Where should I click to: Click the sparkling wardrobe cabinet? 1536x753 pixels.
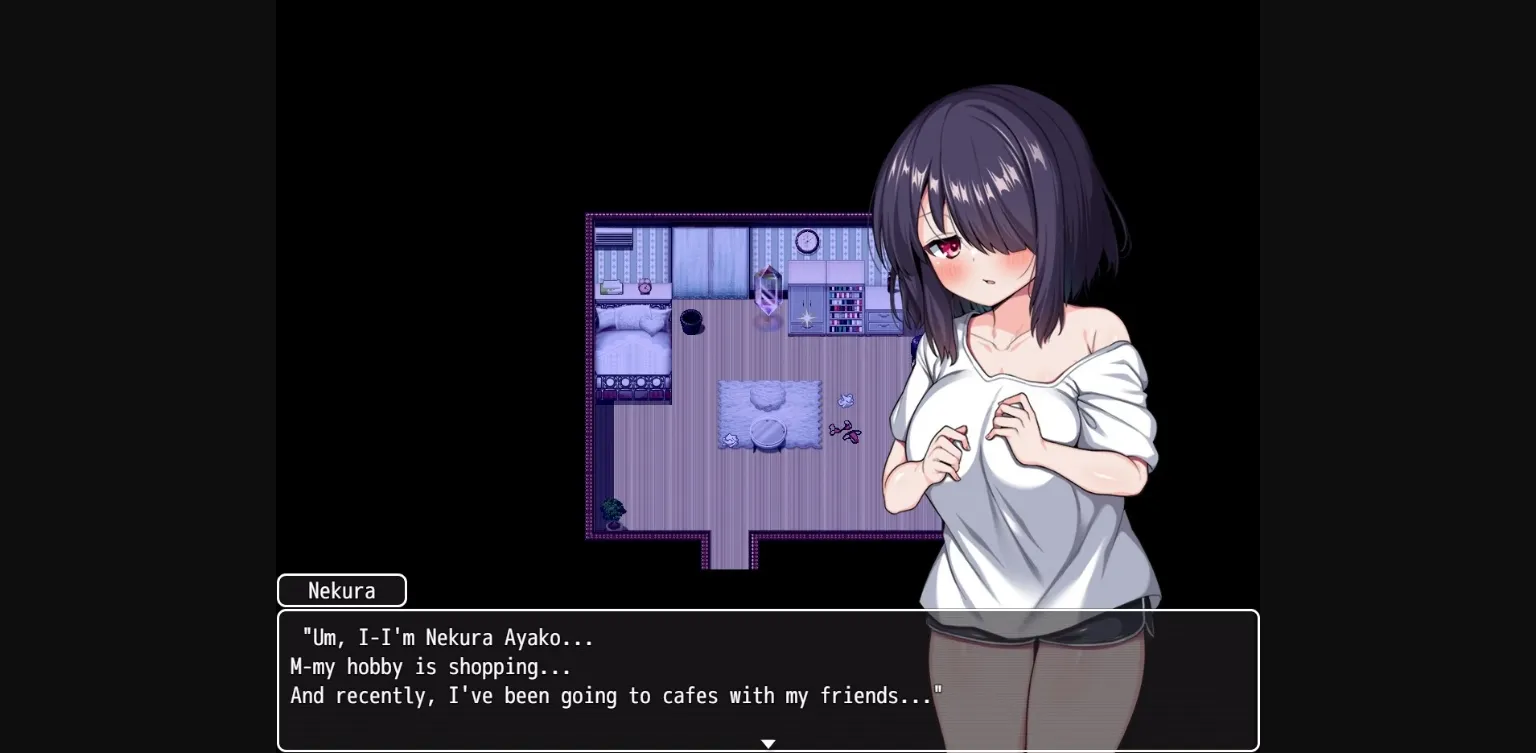(806, 312)
